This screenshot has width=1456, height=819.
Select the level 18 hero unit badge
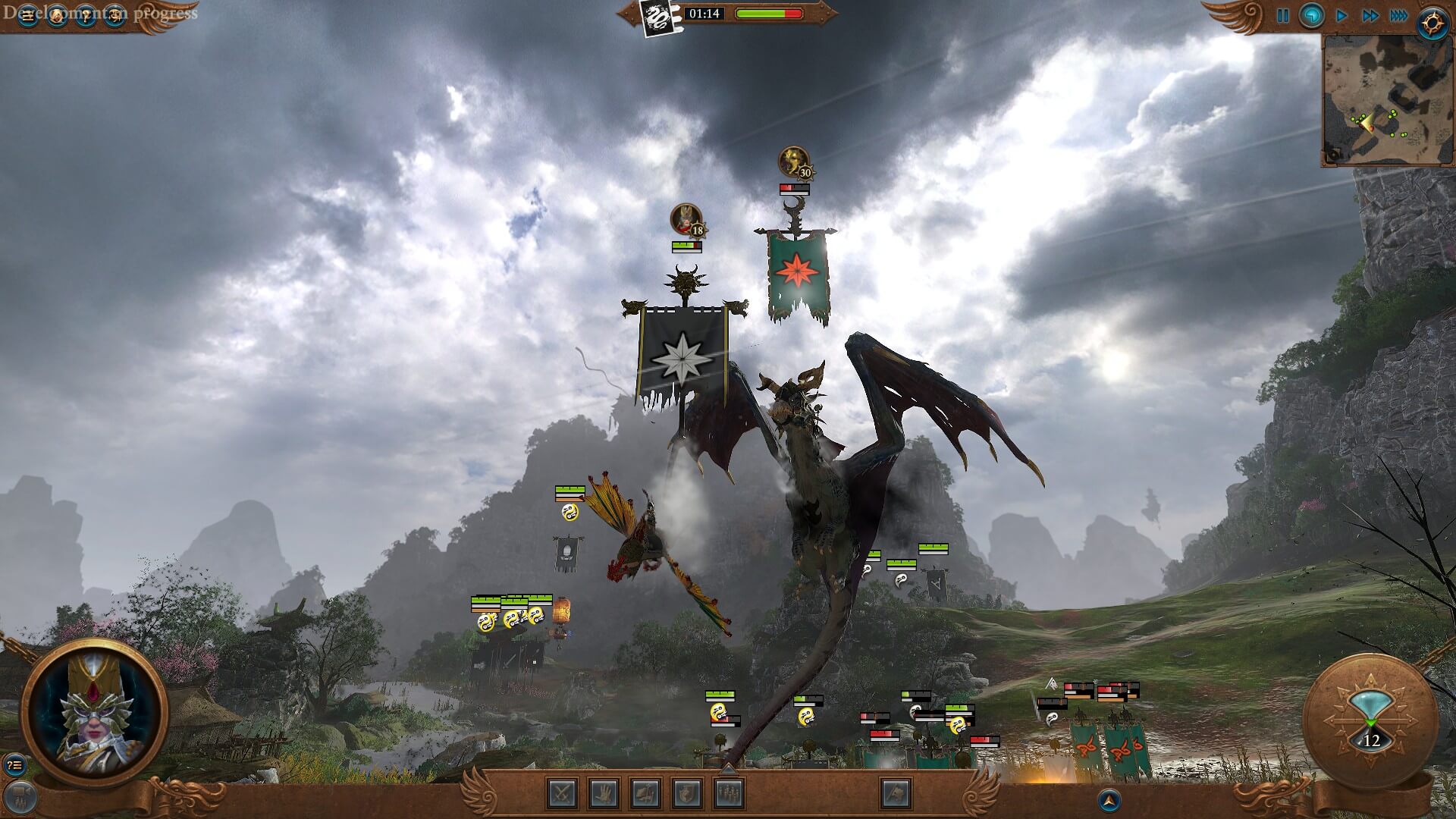coord(687,221)
